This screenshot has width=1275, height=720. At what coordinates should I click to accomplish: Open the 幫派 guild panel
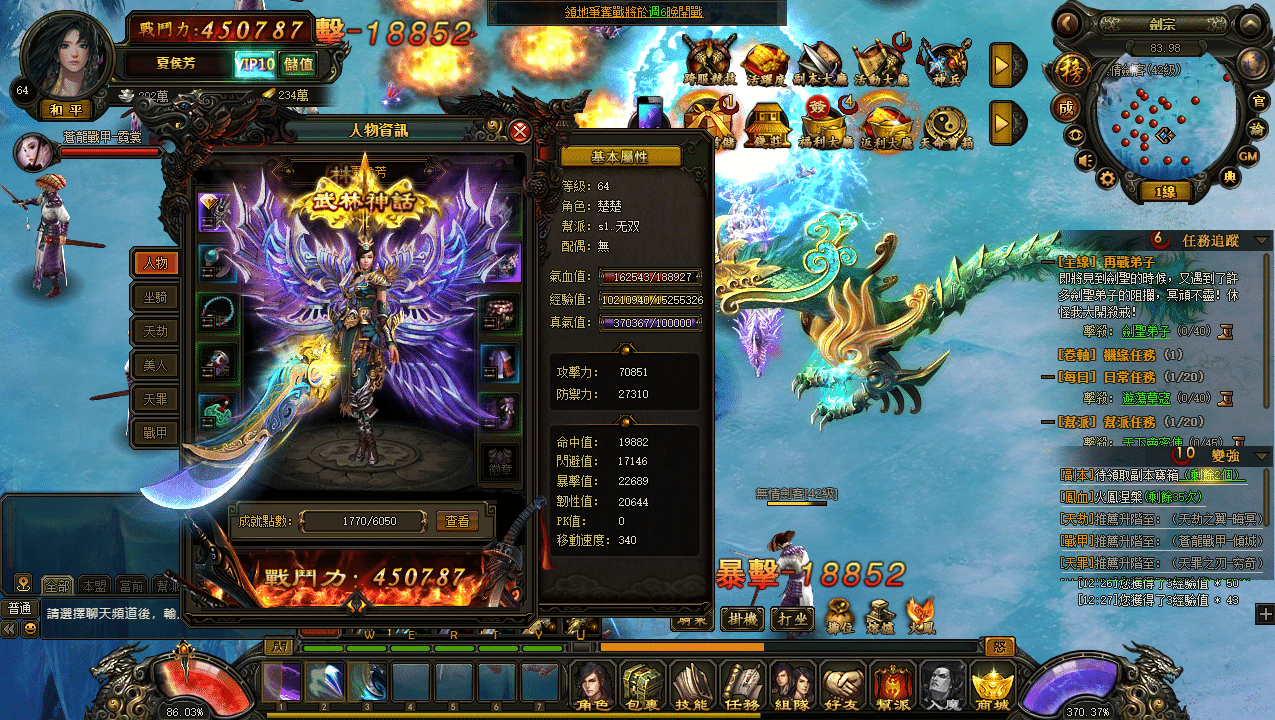(893, 687)
